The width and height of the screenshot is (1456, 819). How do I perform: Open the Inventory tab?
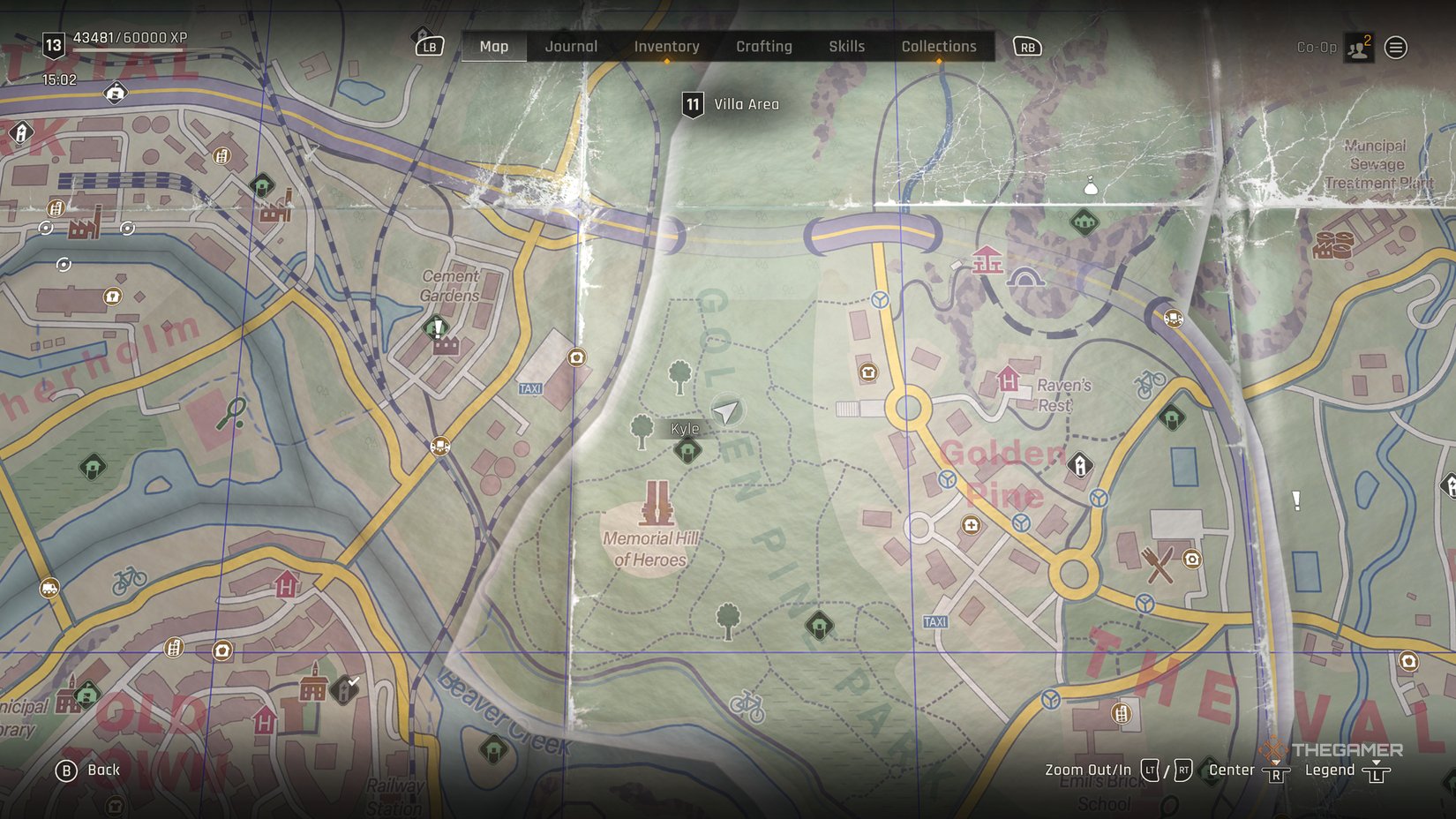[666, 46]
